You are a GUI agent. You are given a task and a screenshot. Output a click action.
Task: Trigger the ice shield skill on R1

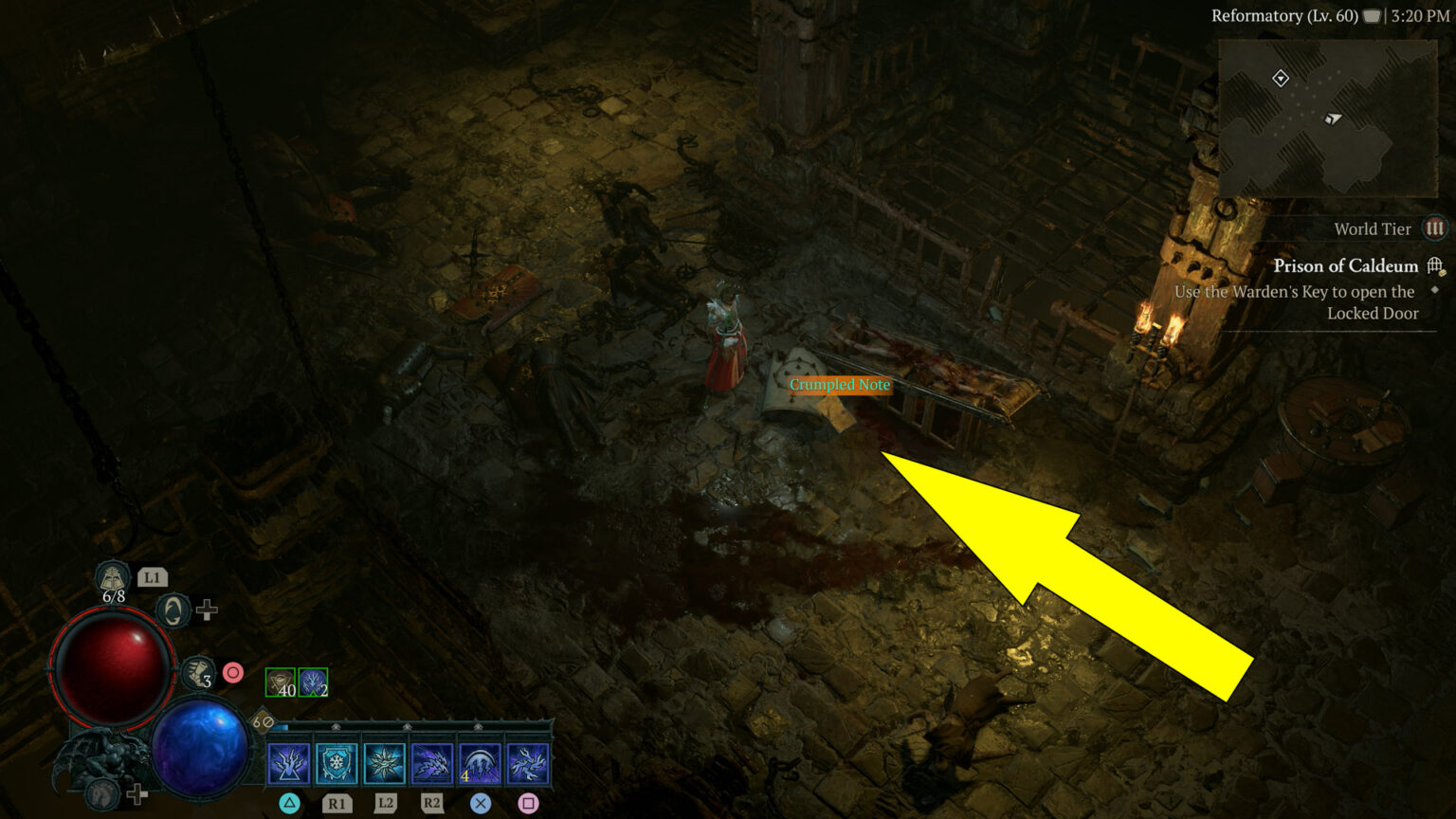(x=337, y=761)
